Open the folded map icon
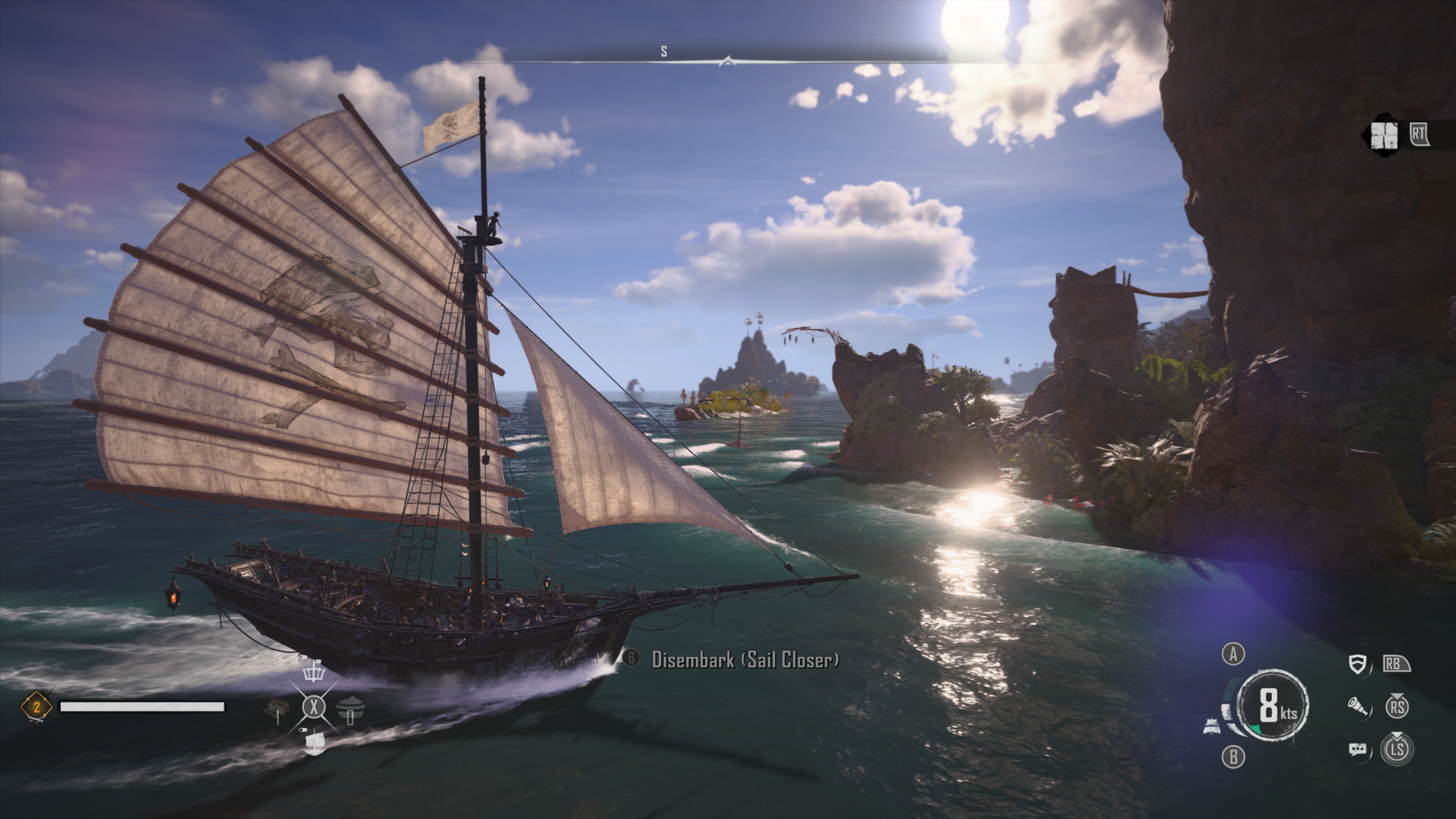The image size is (1456, 819). tap(1384, 135)
